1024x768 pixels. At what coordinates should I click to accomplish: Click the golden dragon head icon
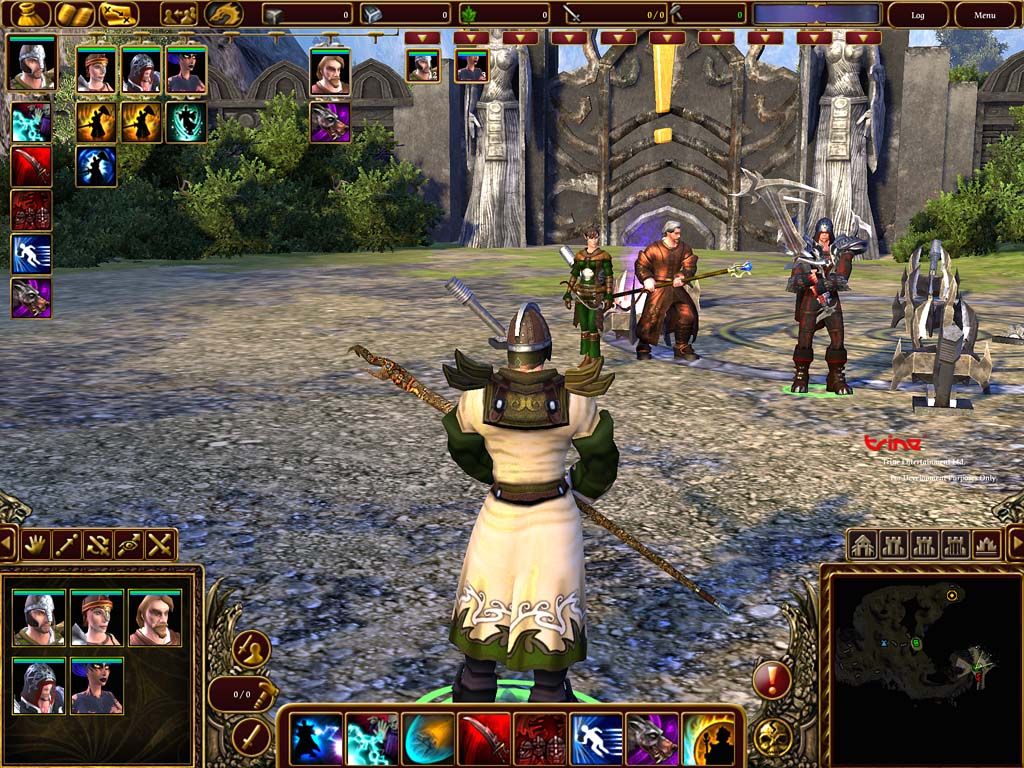point(223,14)
